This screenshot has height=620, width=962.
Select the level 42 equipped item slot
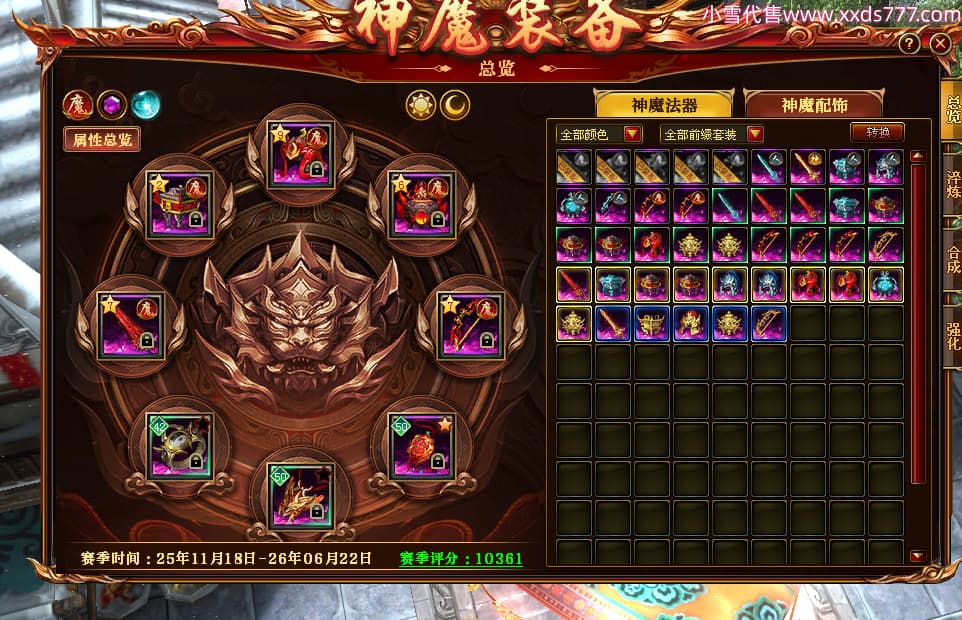point(180,447)
